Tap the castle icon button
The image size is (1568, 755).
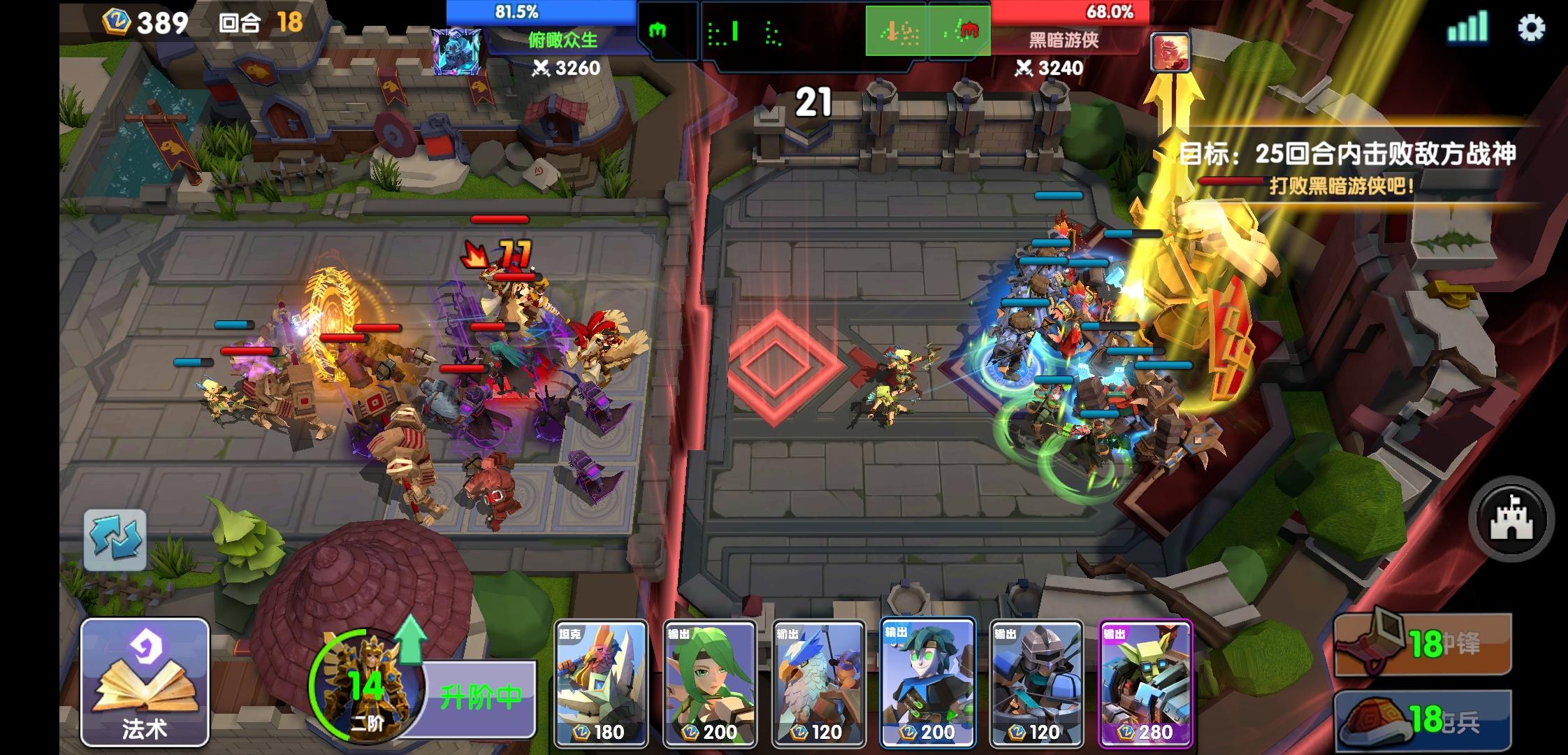pyautogui.click(x=1511, y=519)
